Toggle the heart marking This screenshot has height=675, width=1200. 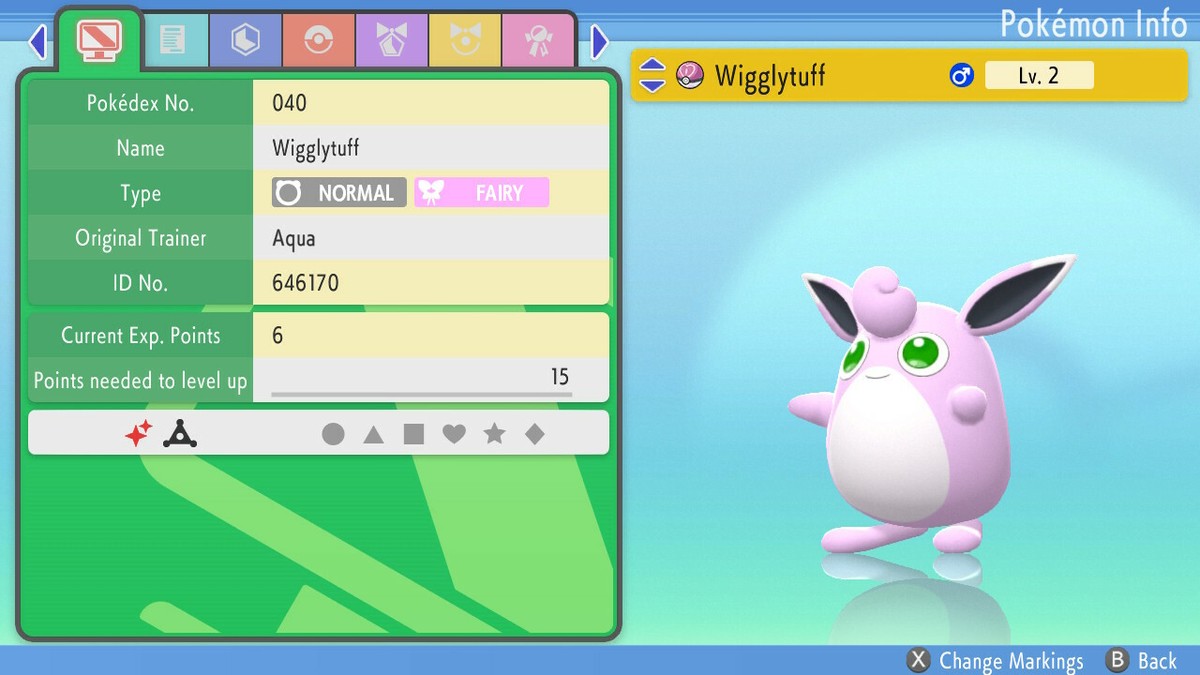(x=454, y=434)
